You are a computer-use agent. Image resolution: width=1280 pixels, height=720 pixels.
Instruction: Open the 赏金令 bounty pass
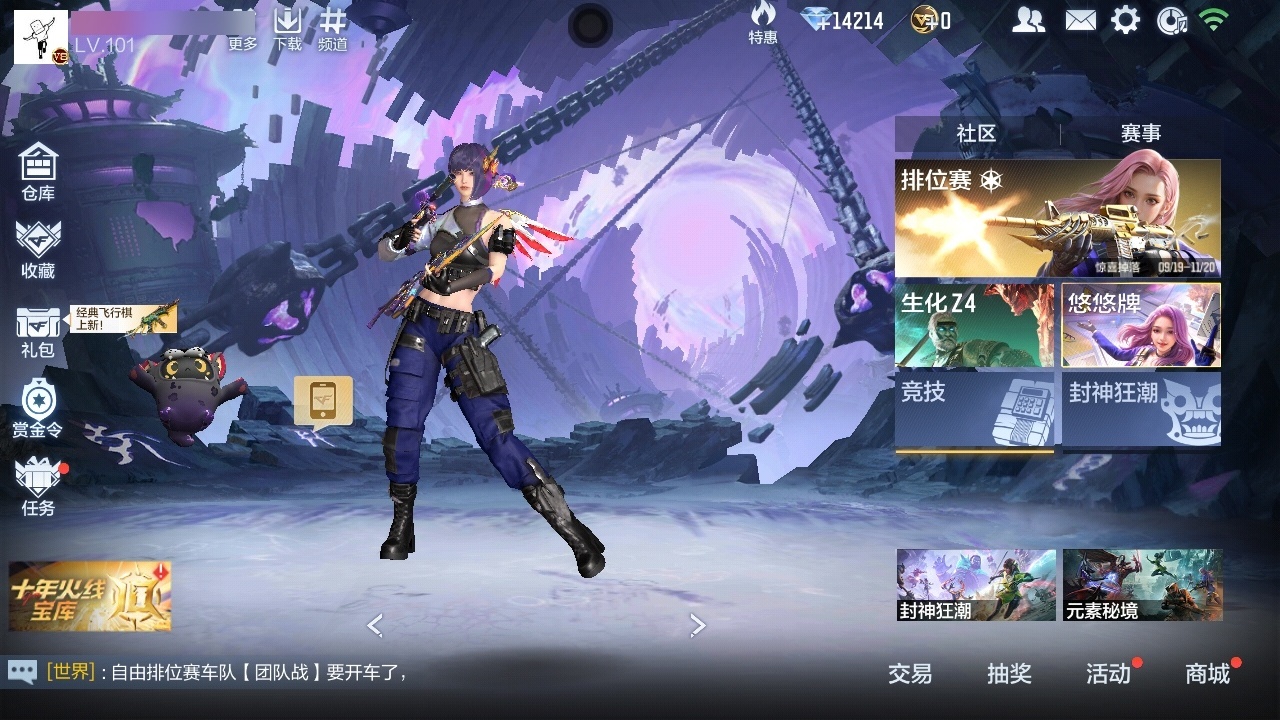(x=38, y=409)
